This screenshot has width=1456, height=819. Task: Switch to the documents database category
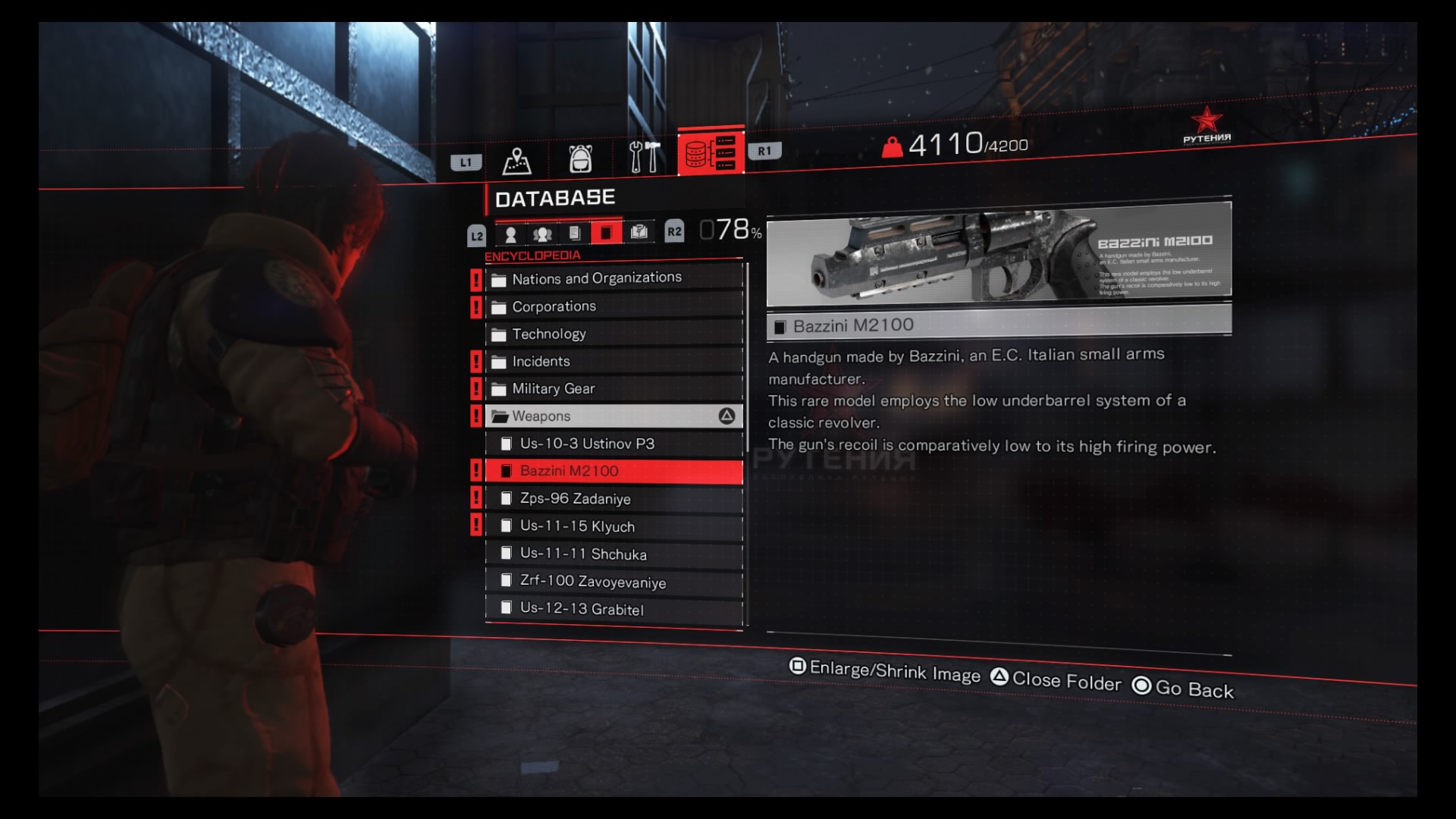[574, 233]
